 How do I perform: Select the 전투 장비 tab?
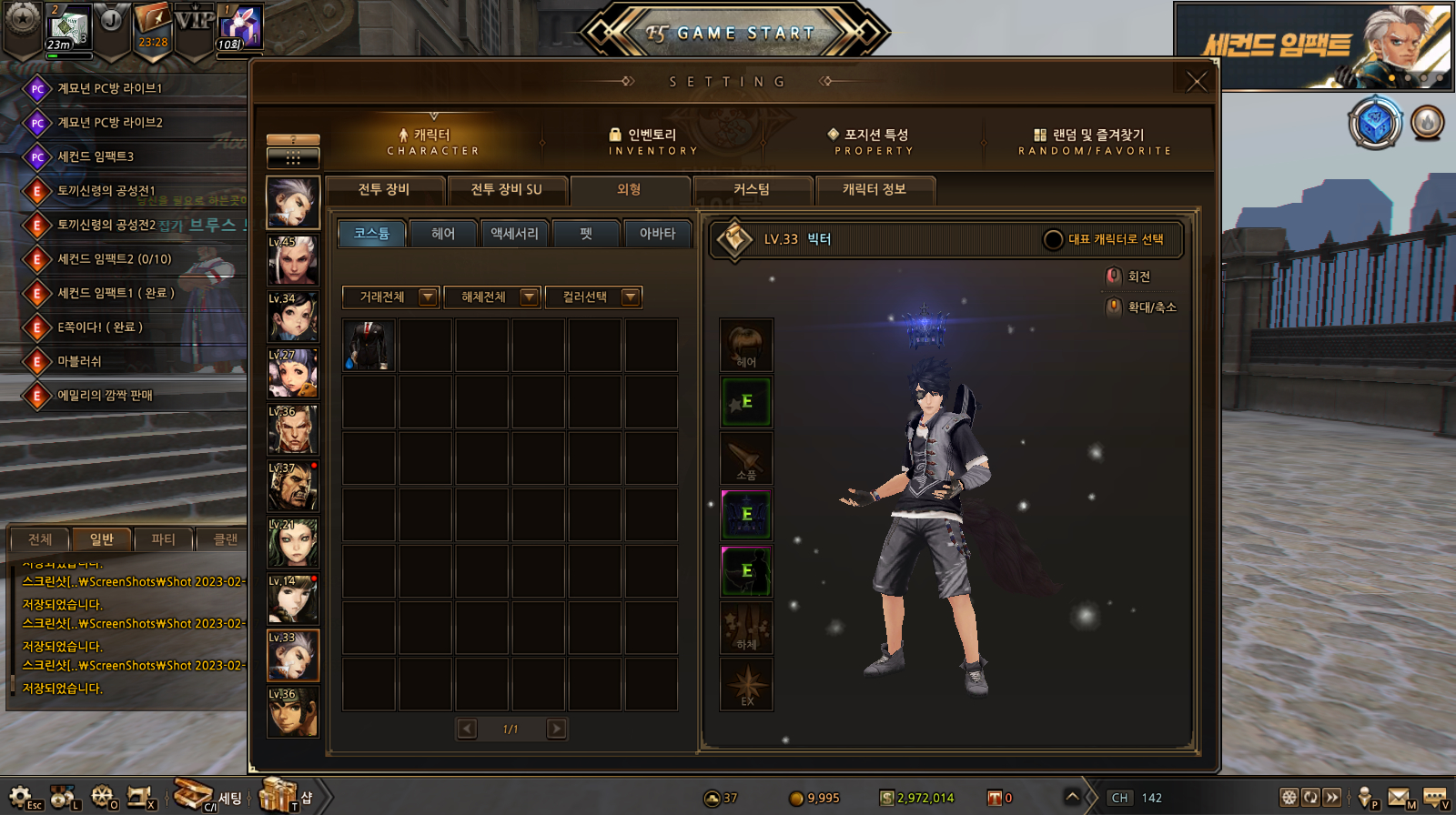384,189
